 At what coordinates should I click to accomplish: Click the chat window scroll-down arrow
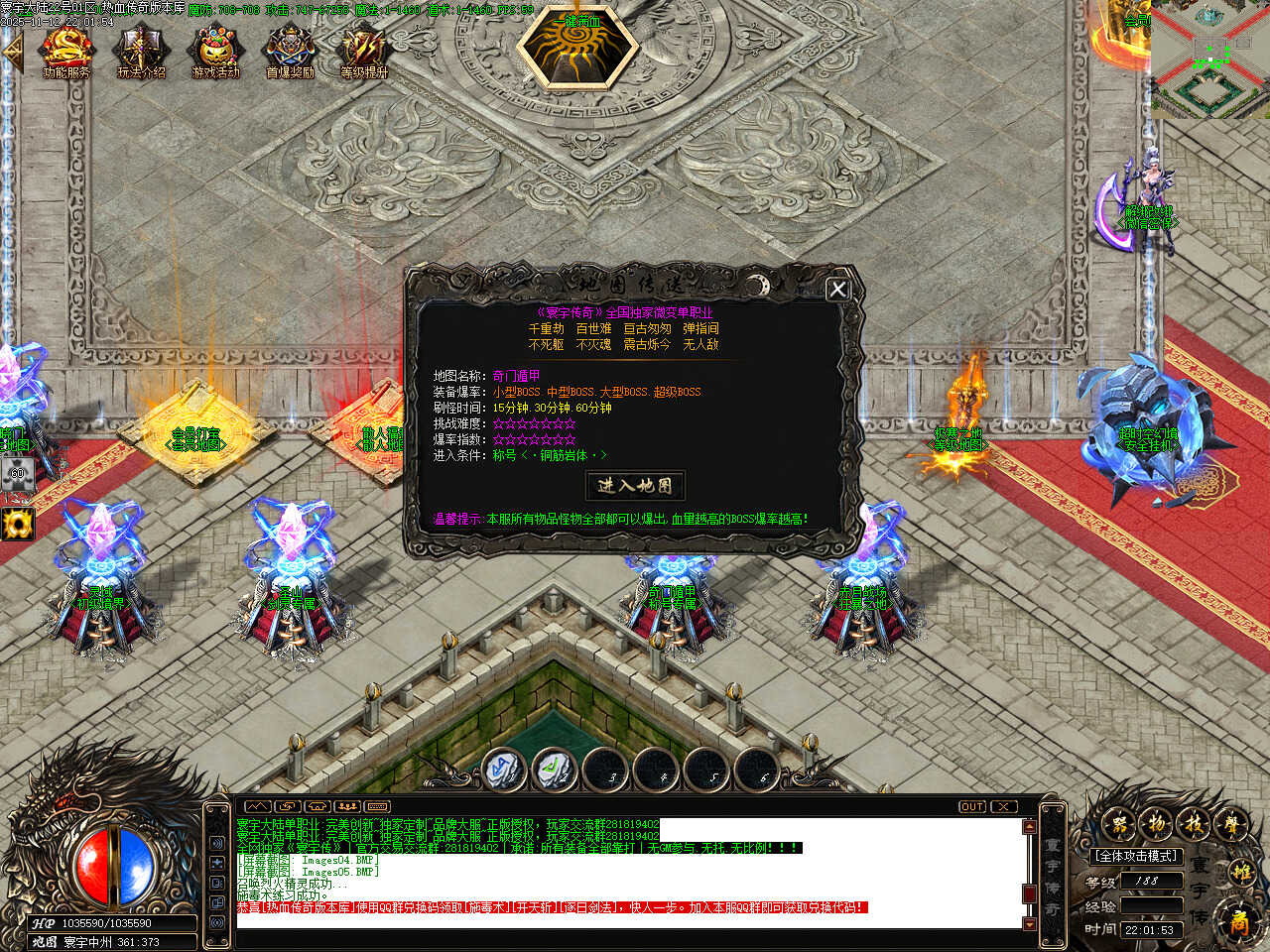coord(1029,923)
